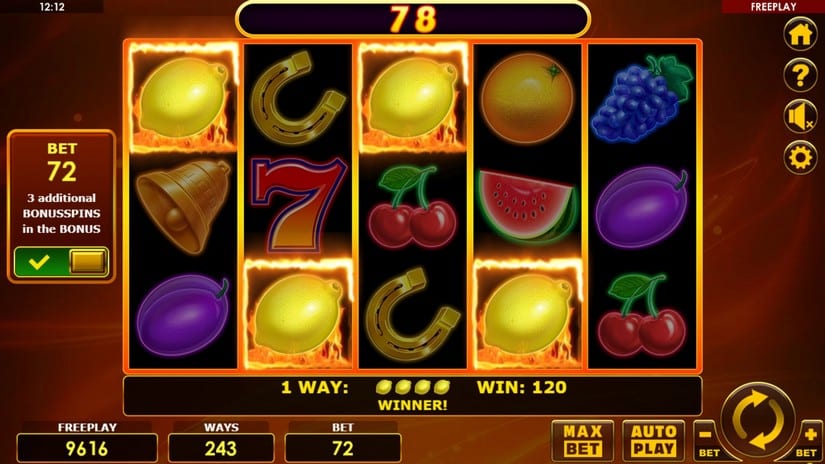Start Auto Play

click(654, 440)
